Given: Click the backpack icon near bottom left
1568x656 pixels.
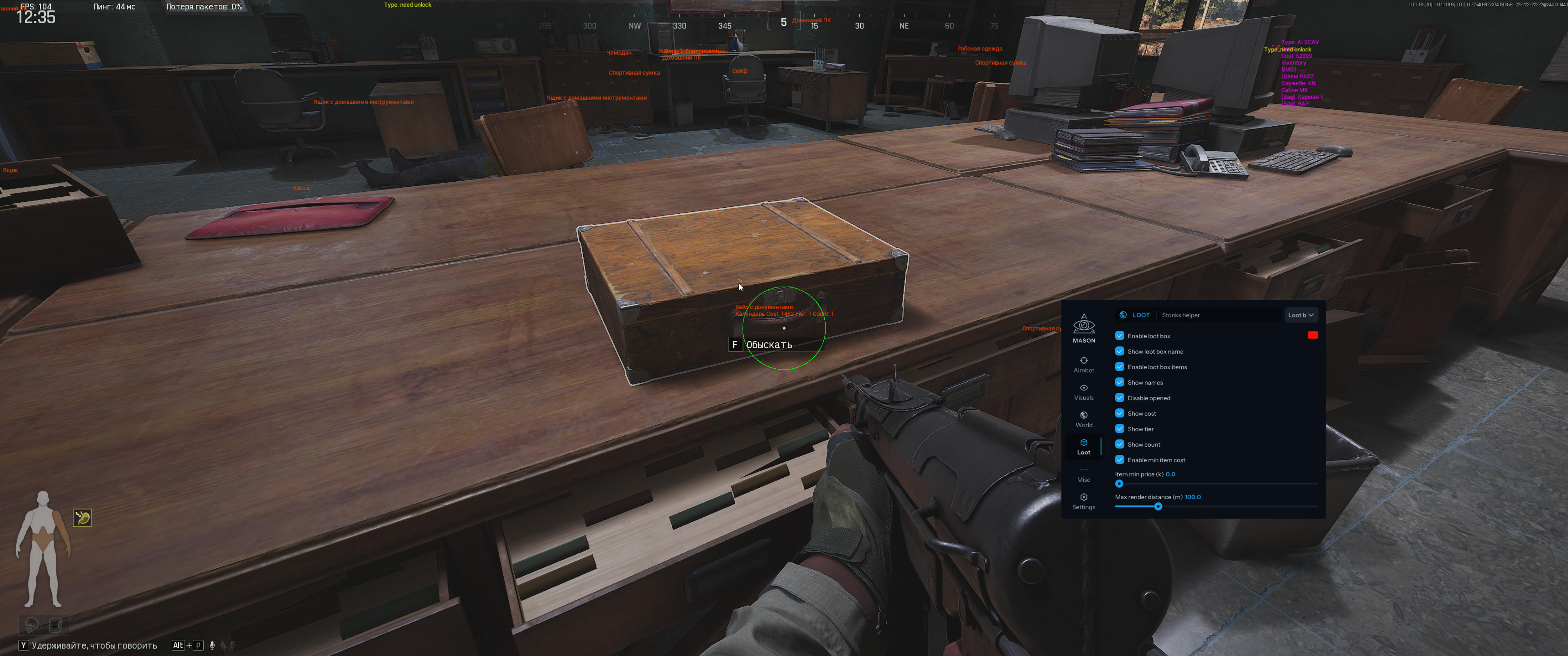Looking at the screenshot, I should pyautogui.click(x=55, y=624).
